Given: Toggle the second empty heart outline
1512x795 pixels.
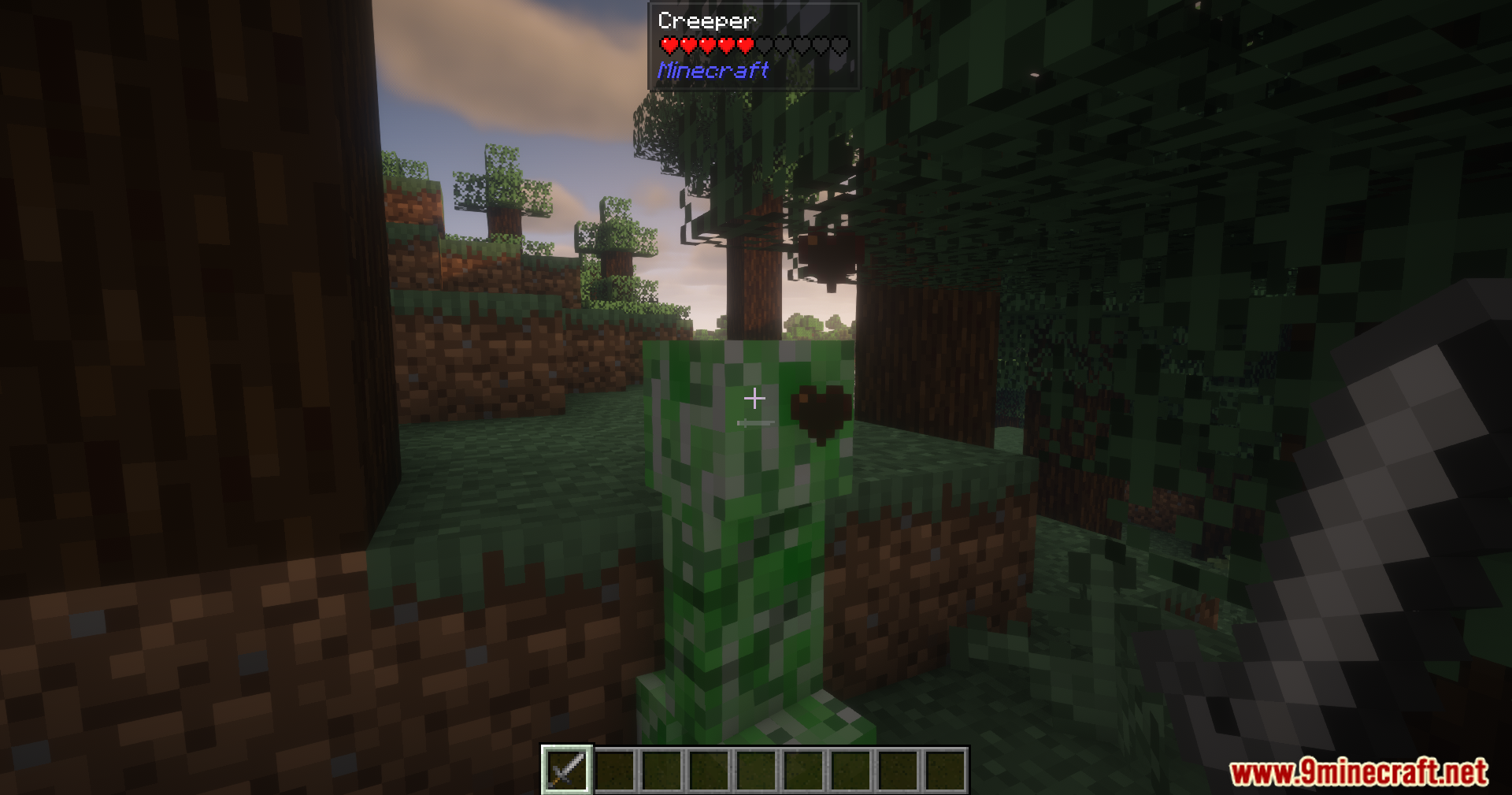Looking at the screenshot, I should click(782, 45).
